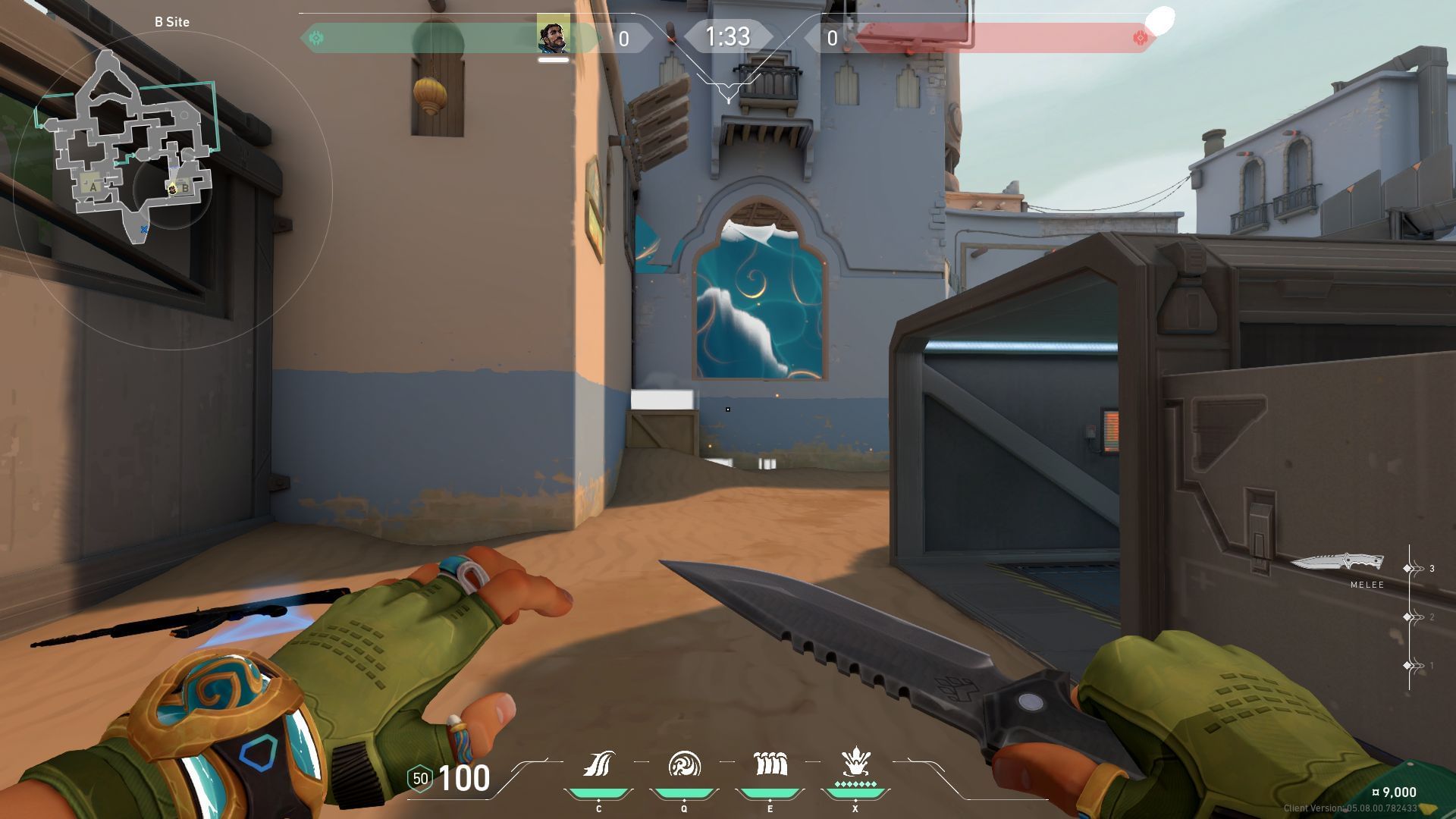Click the A site marker on the minimap
Screen dimensions: 1456x819
coord(94,187)
